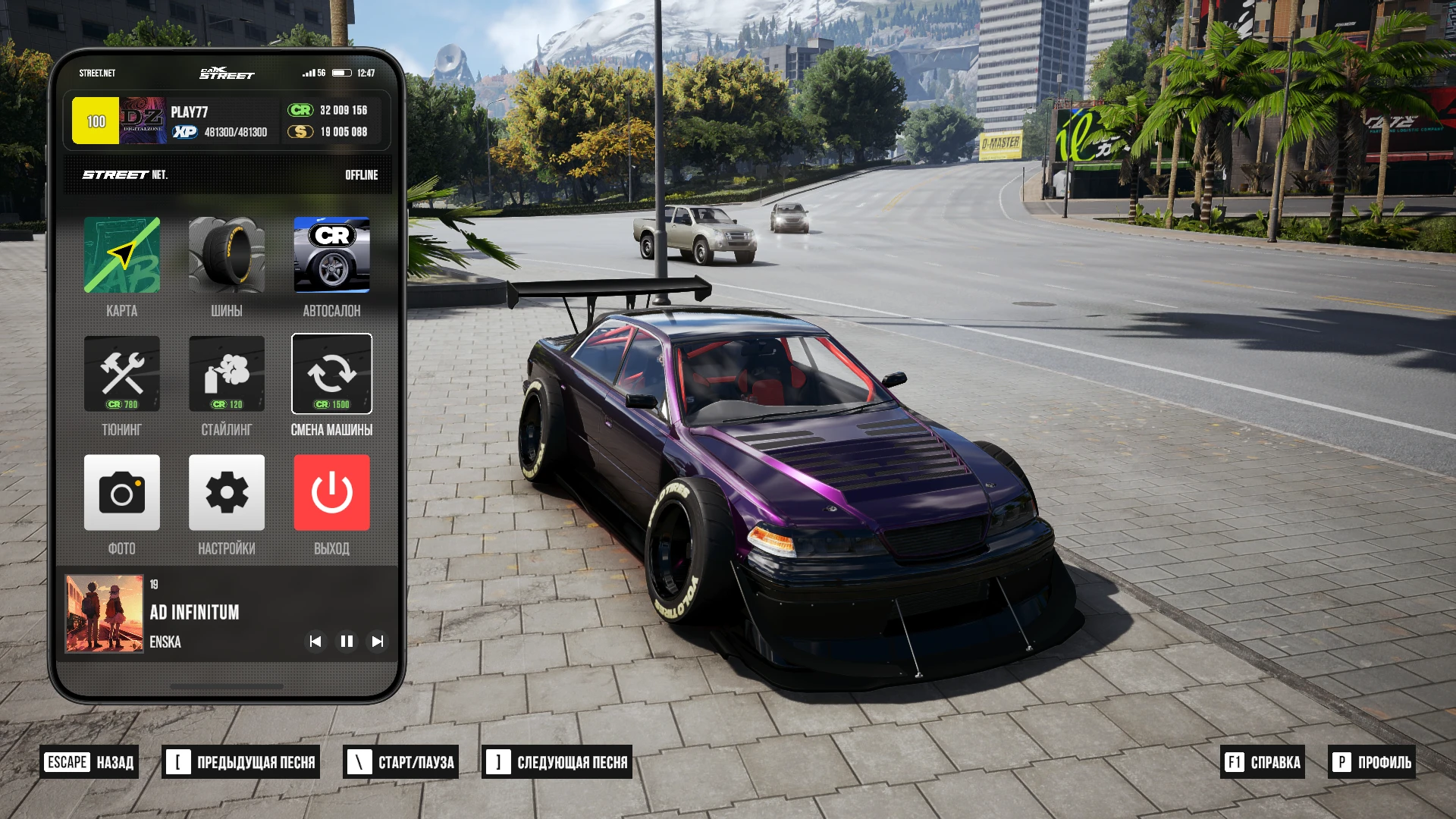Skip to the next song
The image size is (1456, 819).
[x=377, y=642]
